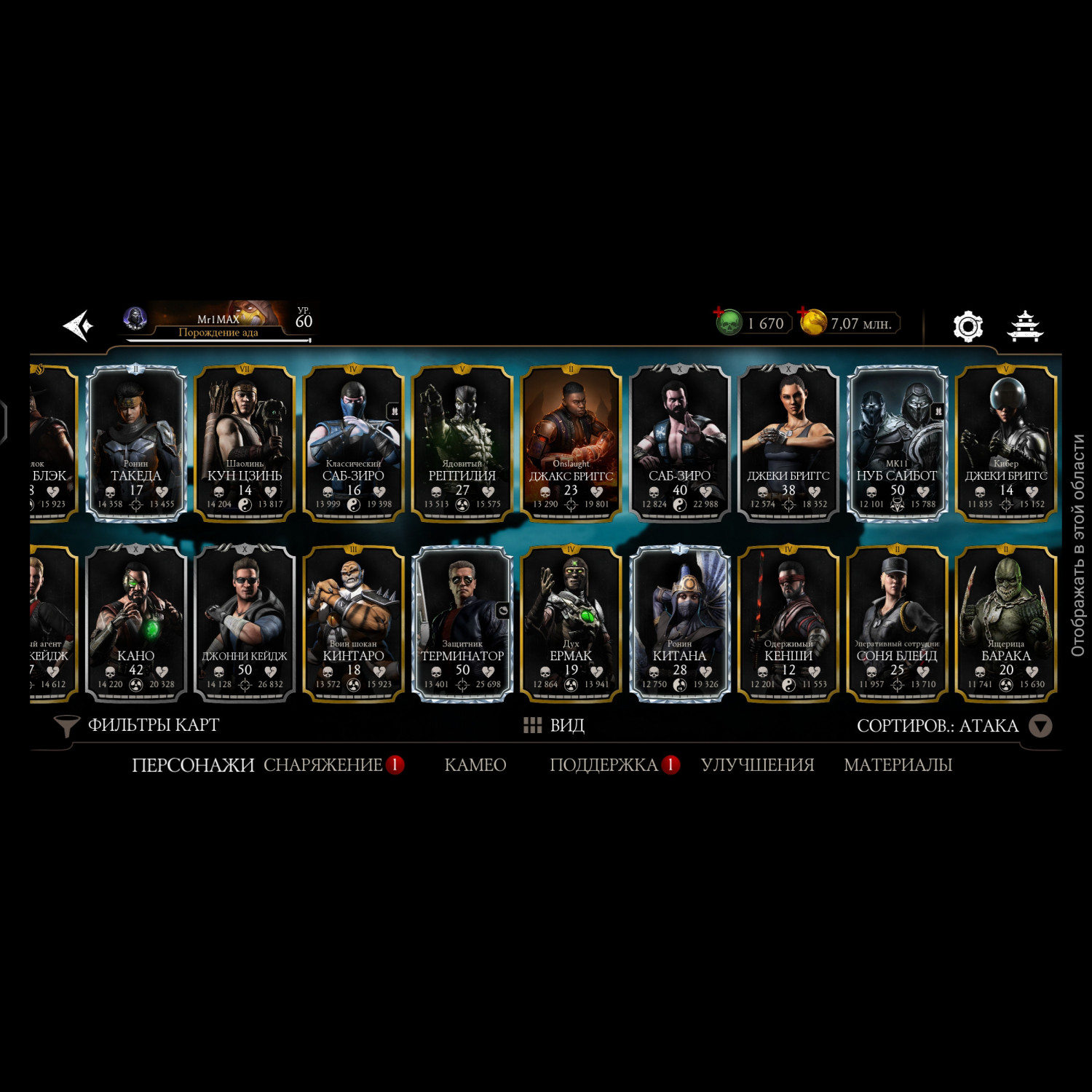Open the pagoda home icon

click(x=1024, y=326)
